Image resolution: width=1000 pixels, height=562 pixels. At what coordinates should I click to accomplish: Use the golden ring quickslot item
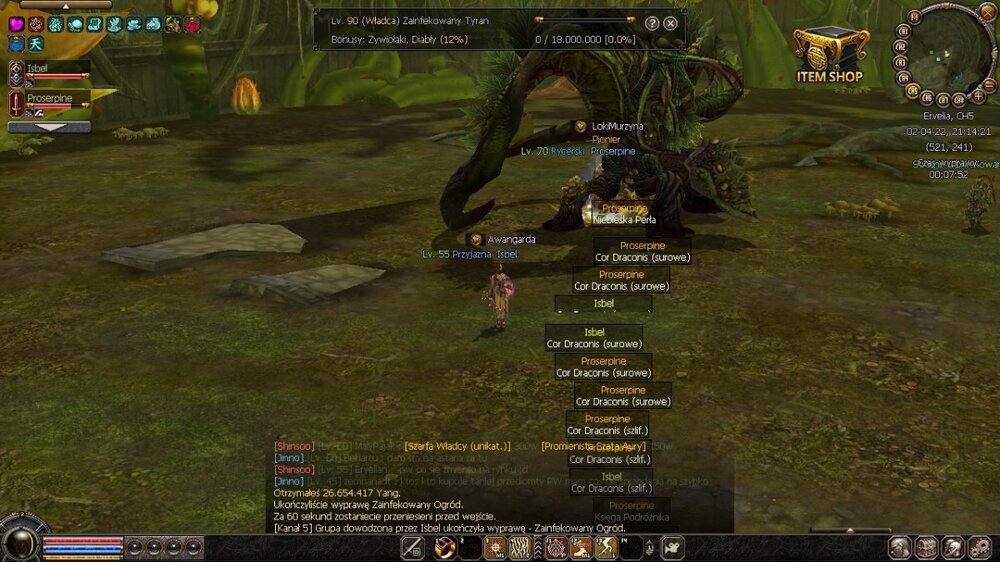pos(445,547)
